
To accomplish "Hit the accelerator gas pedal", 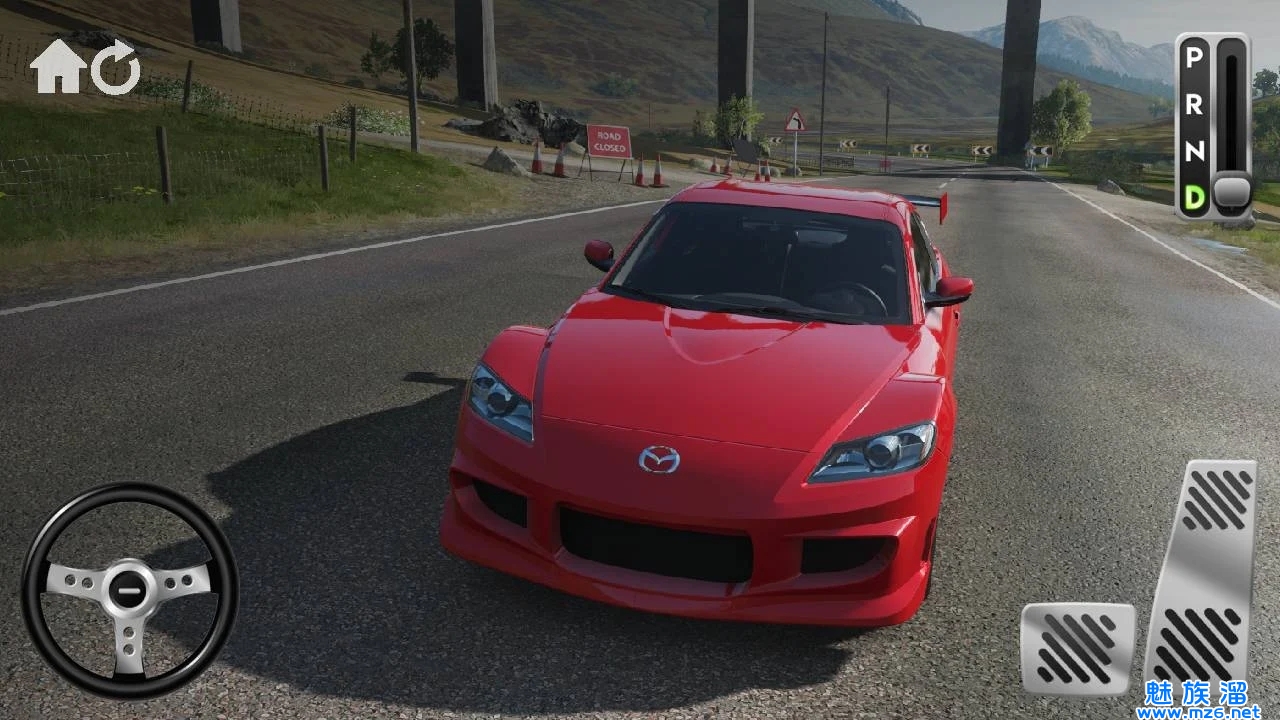I will click(1203, 570).
